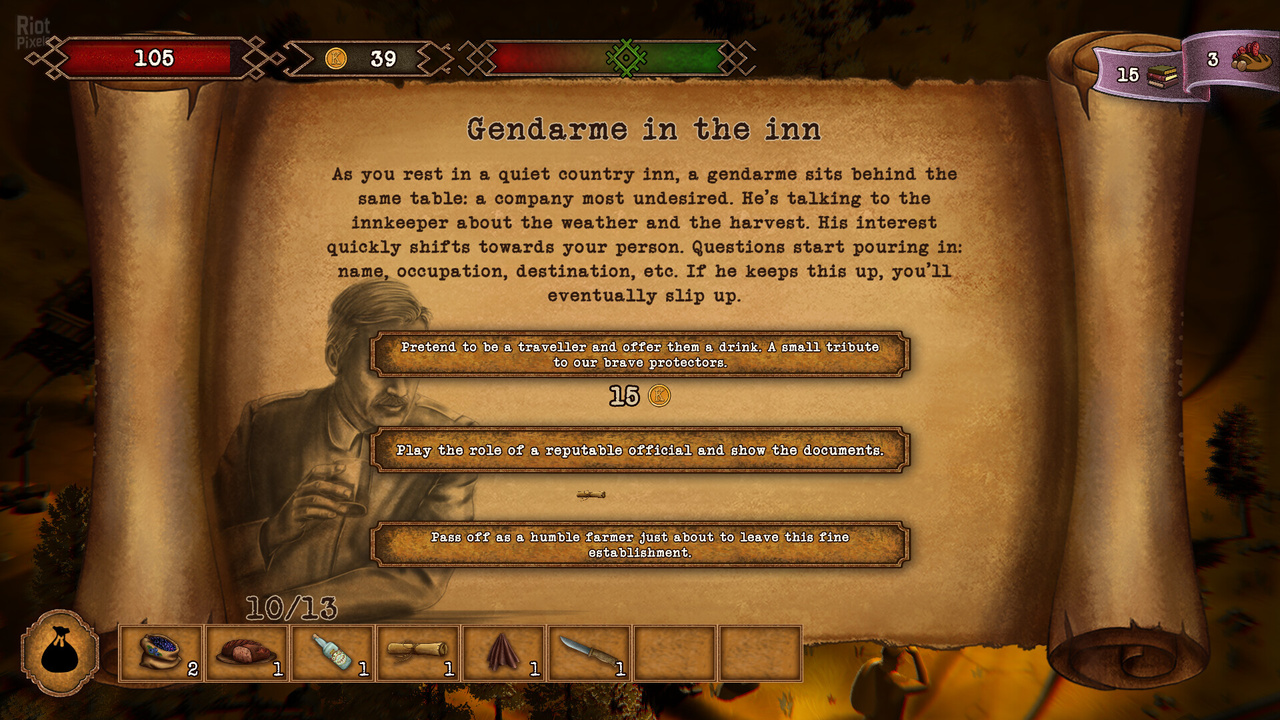Select the humble farmer response
Image resolution: width=1280 pixels, height=720 pixels.
[640, 544]
